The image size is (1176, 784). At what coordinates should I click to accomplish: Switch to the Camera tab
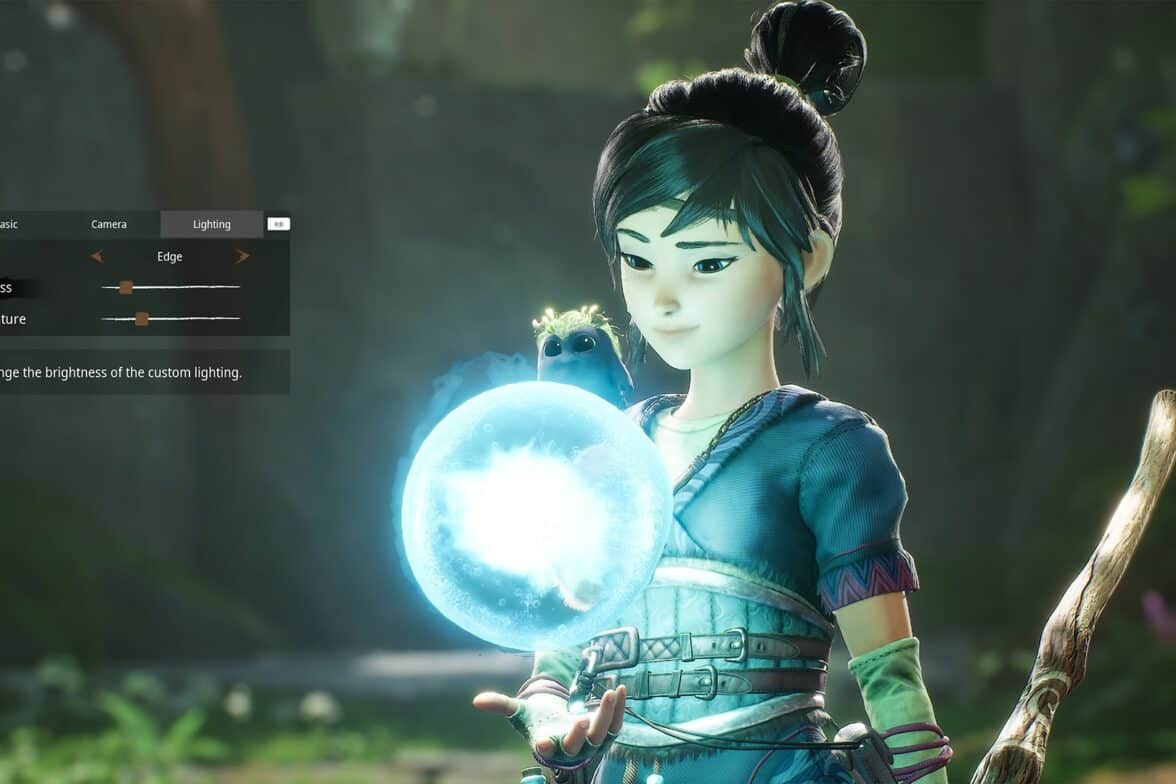(109, 224)
